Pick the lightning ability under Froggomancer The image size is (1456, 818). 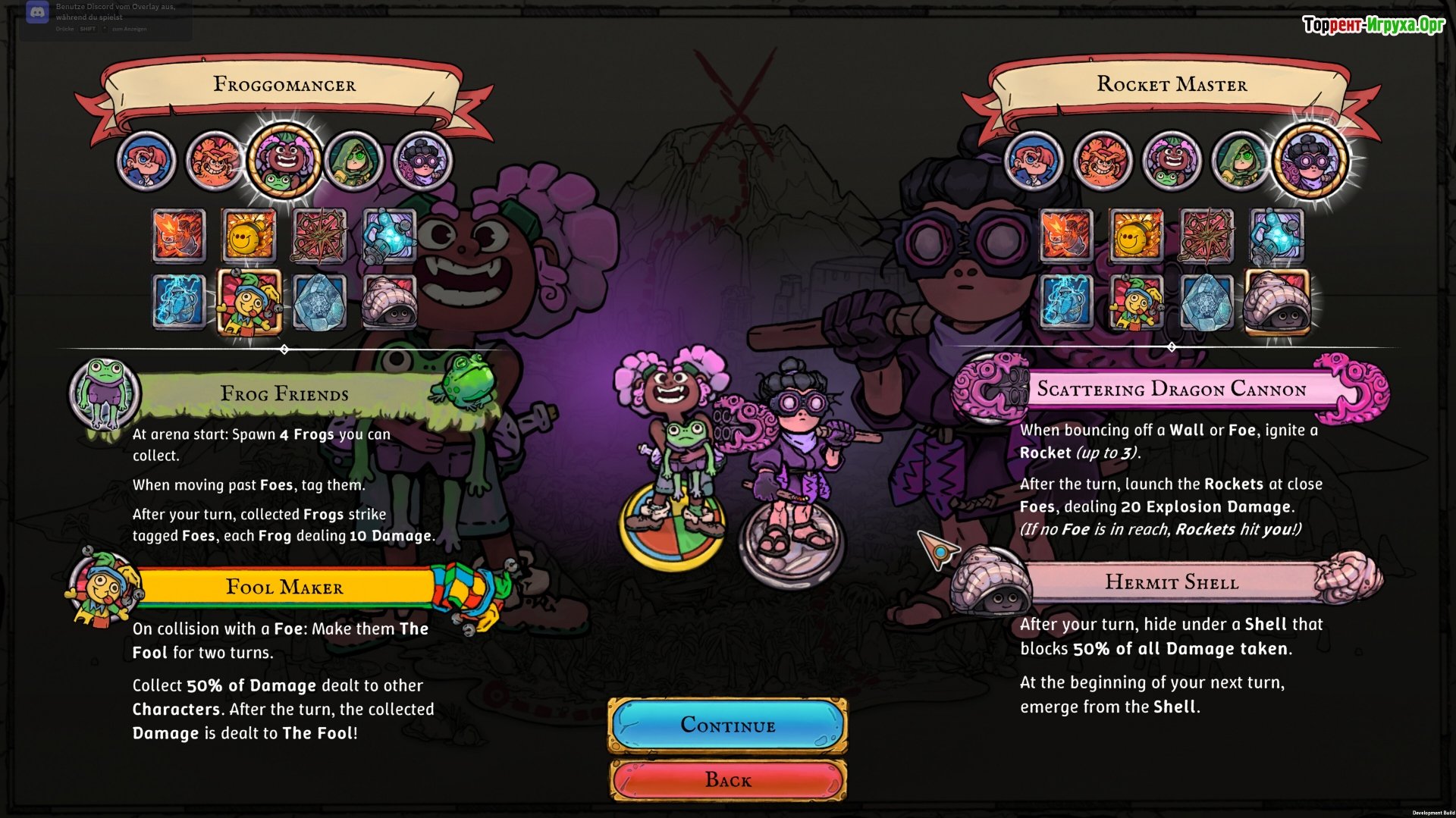[x=179, y=302]
